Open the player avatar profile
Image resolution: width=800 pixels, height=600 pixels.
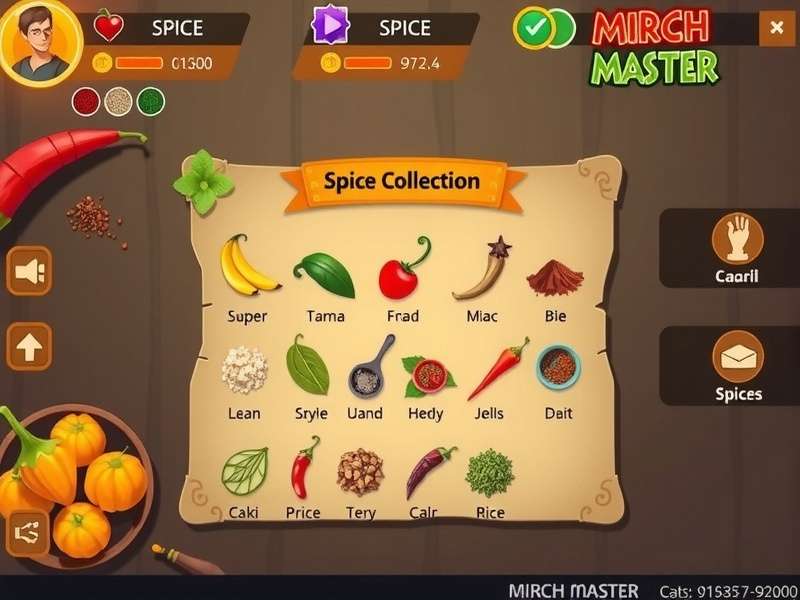pos(40,42)
